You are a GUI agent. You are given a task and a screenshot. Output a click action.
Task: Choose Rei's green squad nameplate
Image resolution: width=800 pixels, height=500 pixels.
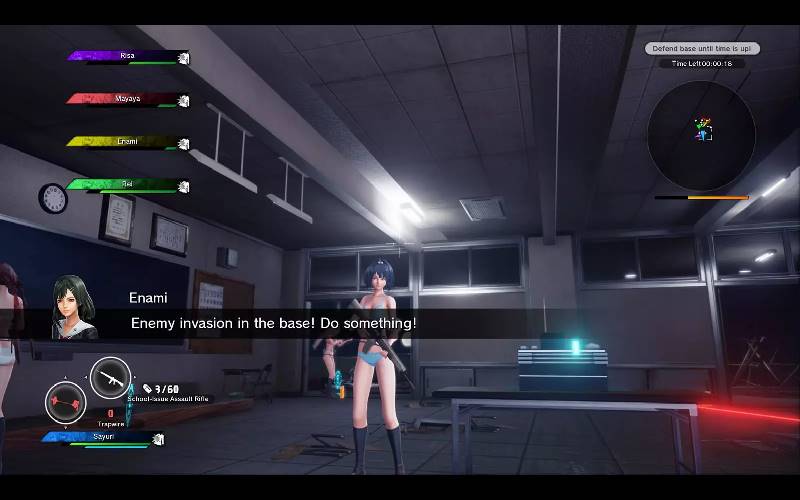pyautogui.click(x=127, y=184)
